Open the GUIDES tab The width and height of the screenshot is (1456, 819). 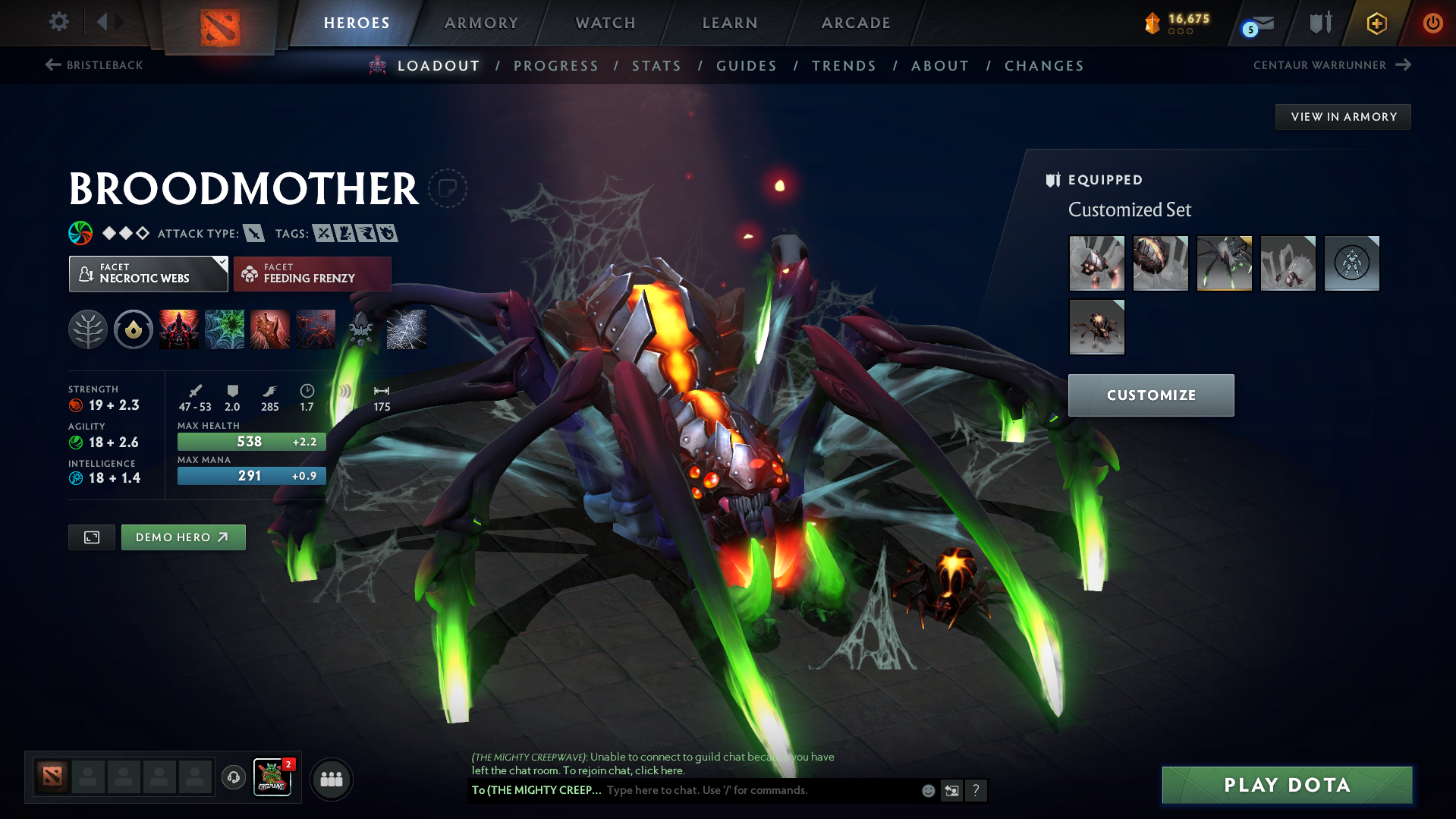[x=747, y=66]
